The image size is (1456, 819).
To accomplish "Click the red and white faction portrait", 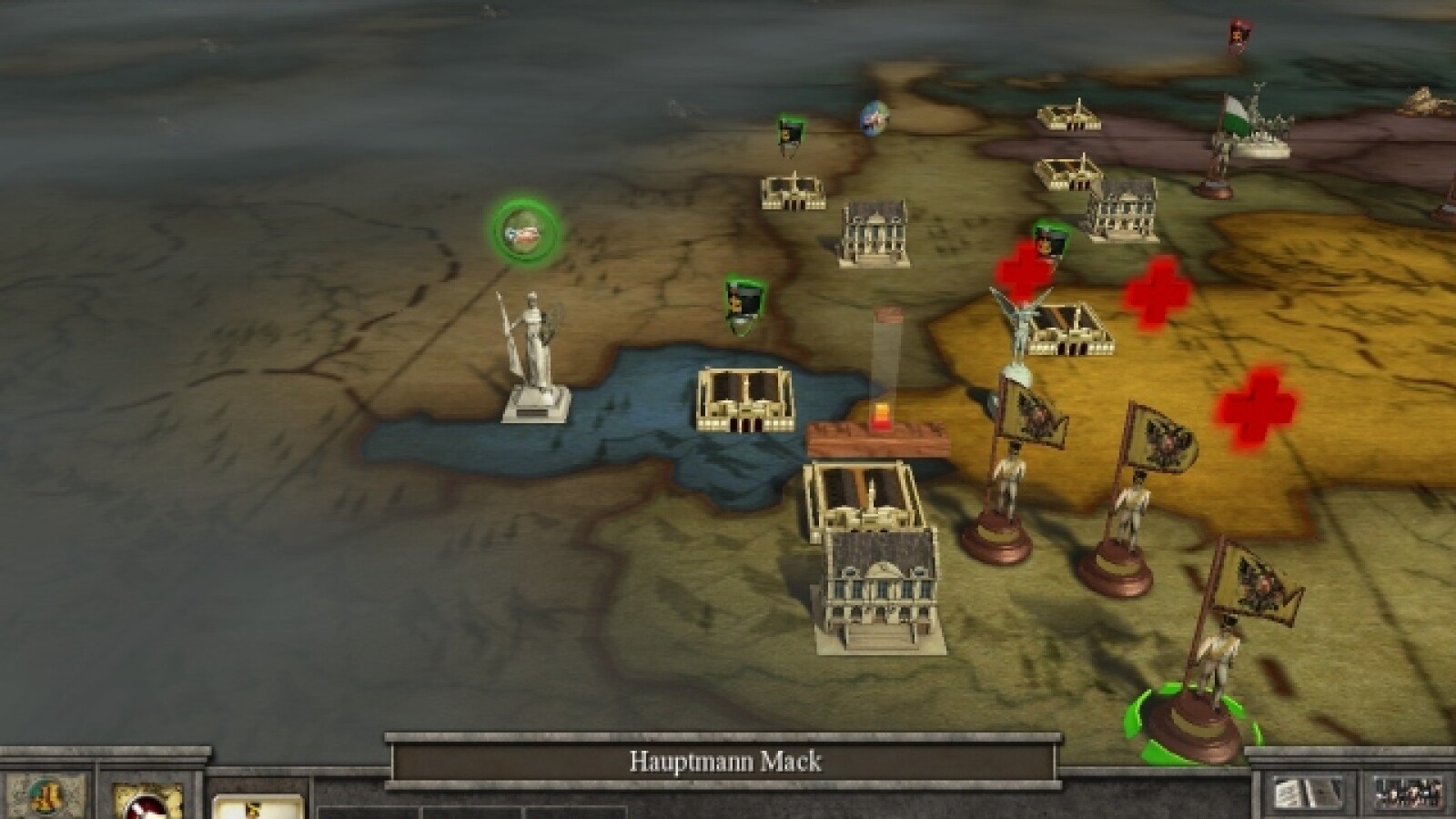I will coord(147,802).
